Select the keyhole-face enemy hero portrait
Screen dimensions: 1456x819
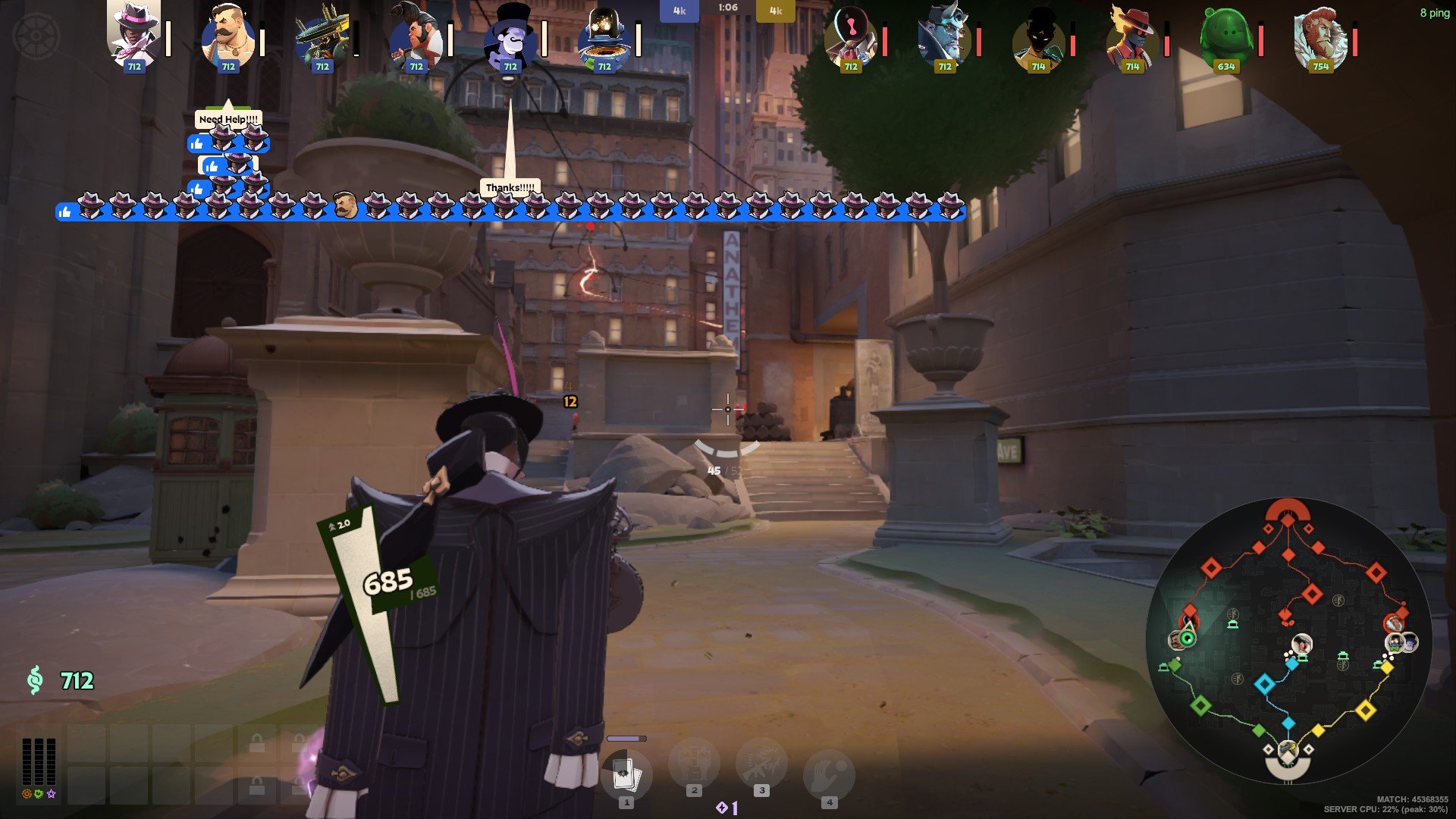850,36
